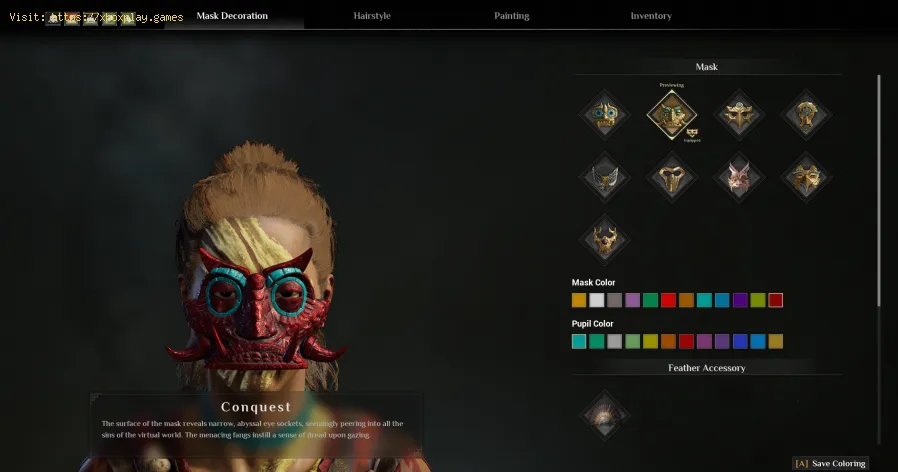
Task: Choose the dark purple mask color
Action: [740, 300]
